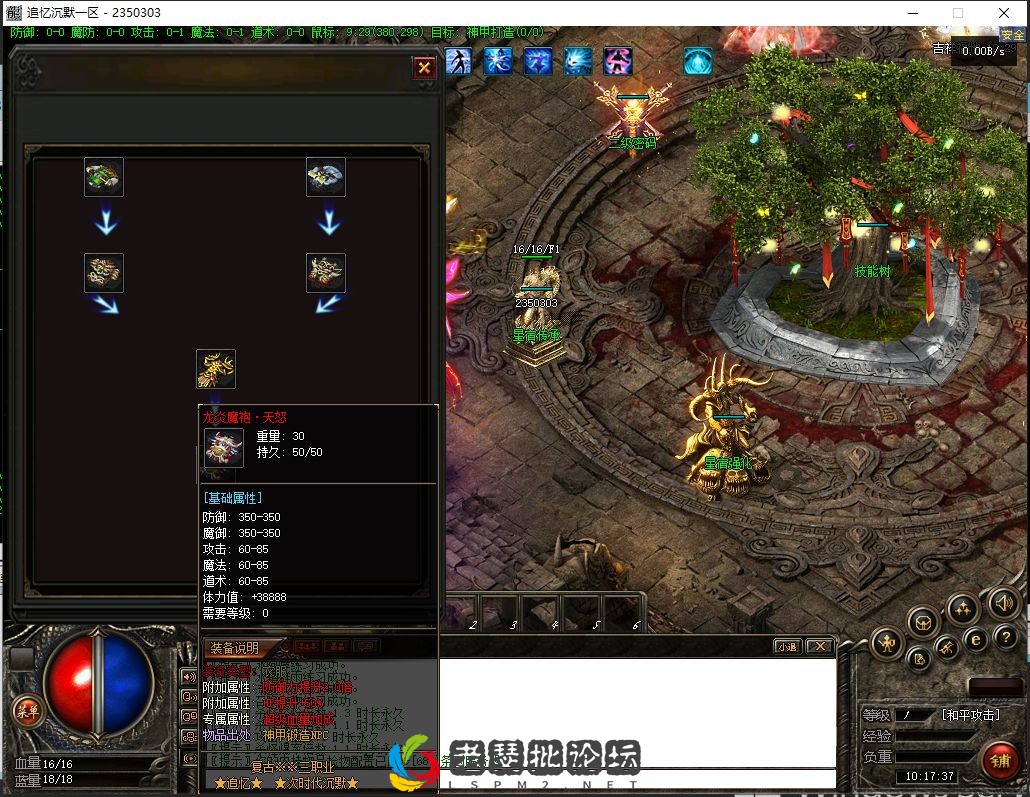Click the round 'e' button

[x=976, y=638]
